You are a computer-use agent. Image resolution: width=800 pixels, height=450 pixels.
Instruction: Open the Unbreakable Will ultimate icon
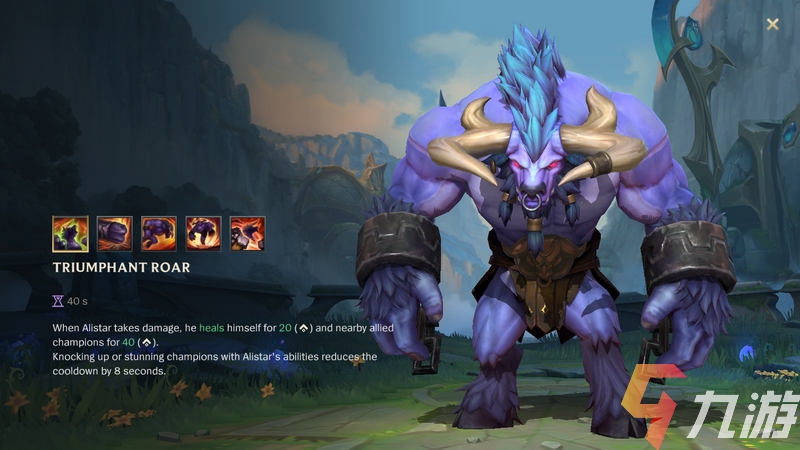[x=247, y=233]
